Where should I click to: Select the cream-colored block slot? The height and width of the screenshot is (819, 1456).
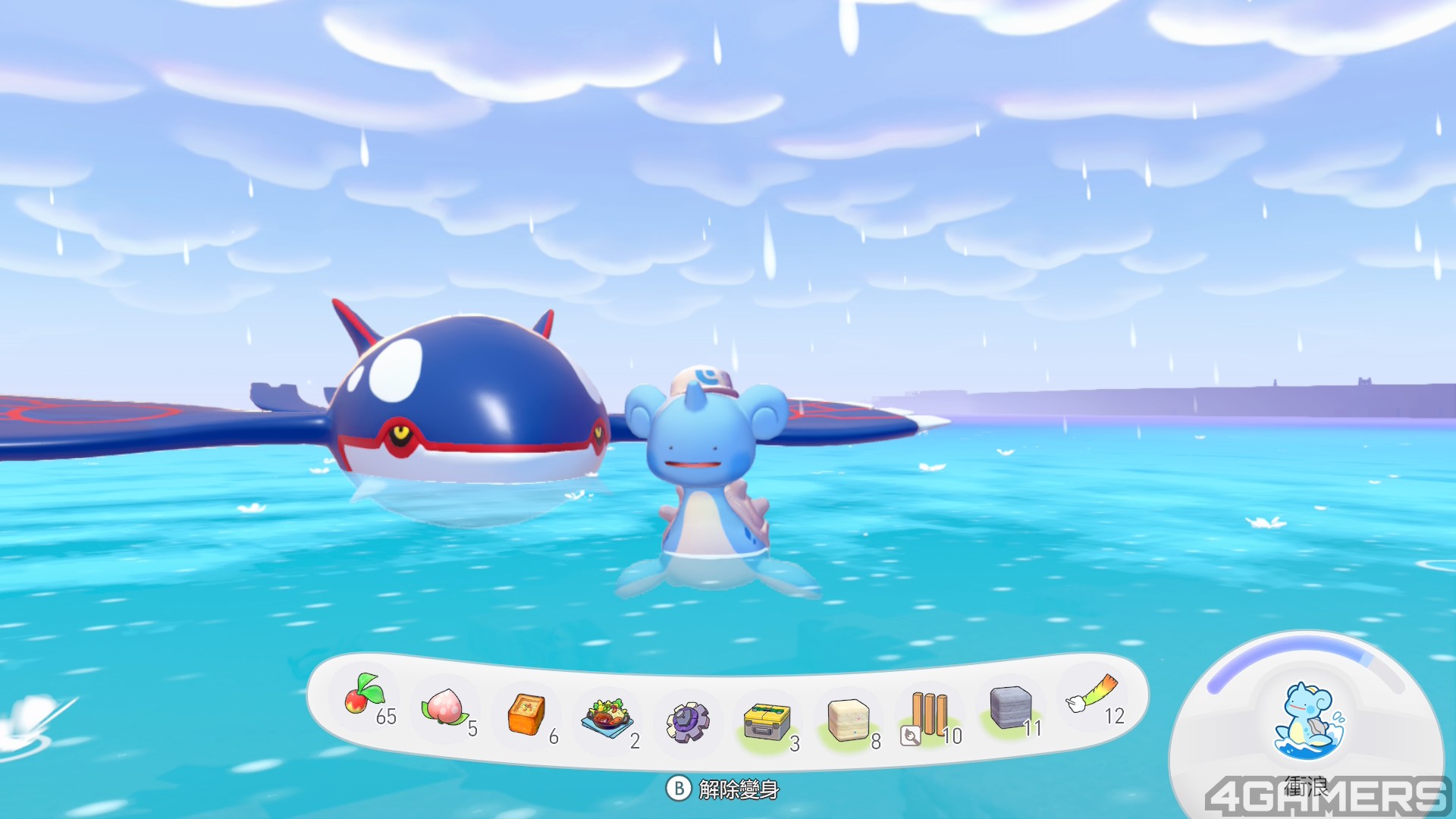coord(848,720)
